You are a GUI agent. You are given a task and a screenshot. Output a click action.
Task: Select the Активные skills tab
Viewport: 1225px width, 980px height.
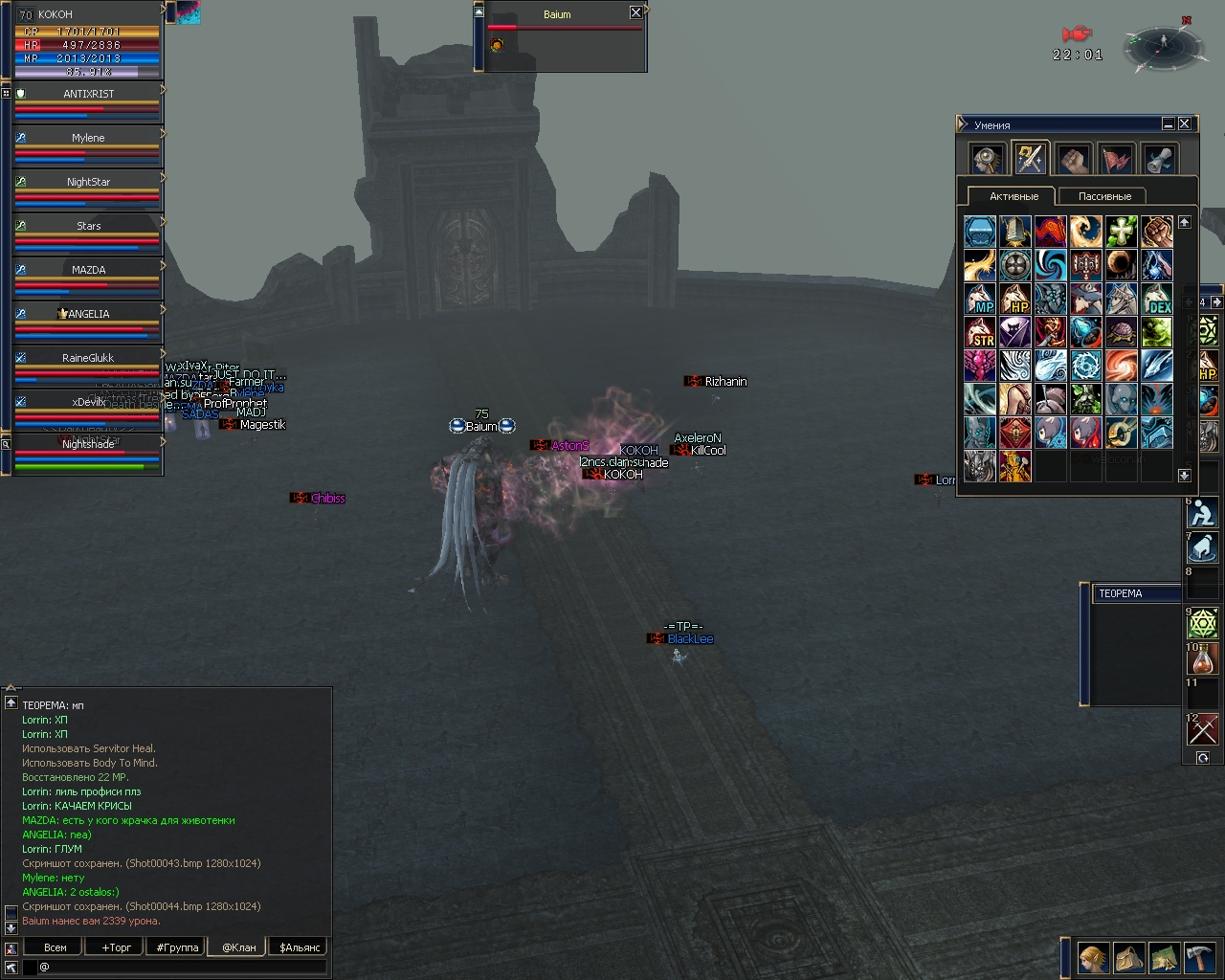tap(1013, 196)
